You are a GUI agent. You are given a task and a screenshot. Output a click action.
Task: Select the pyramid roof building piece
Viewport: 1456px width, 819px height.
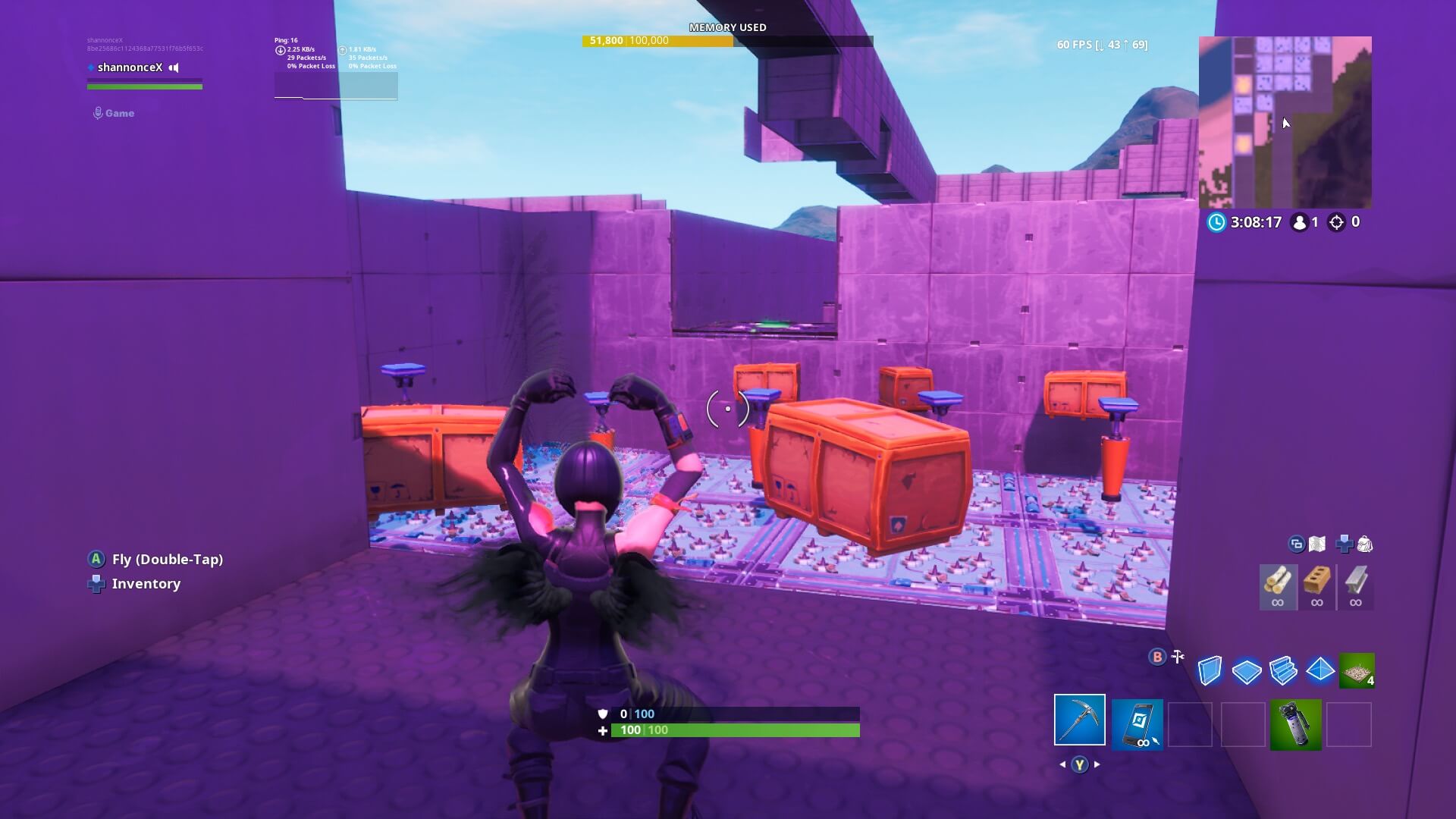(x=1319, y=671)
